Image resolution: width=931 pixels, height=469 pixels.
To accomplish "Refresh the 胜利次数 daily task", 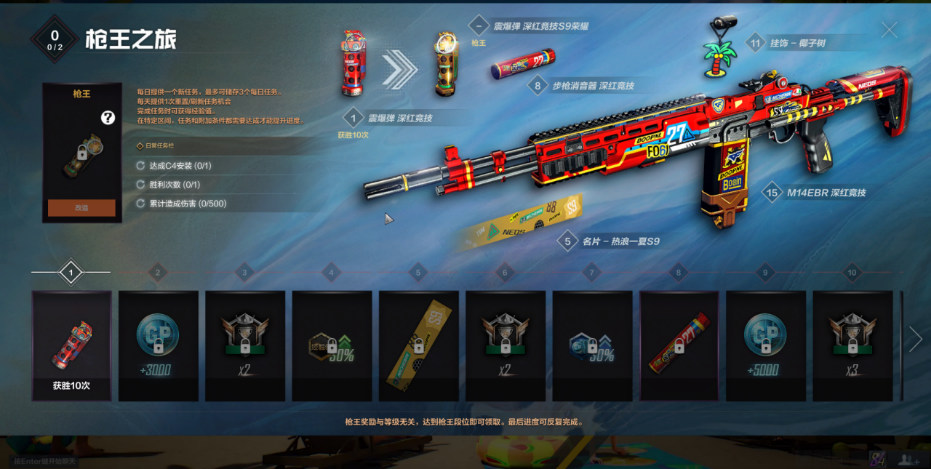I will (140, 185).
